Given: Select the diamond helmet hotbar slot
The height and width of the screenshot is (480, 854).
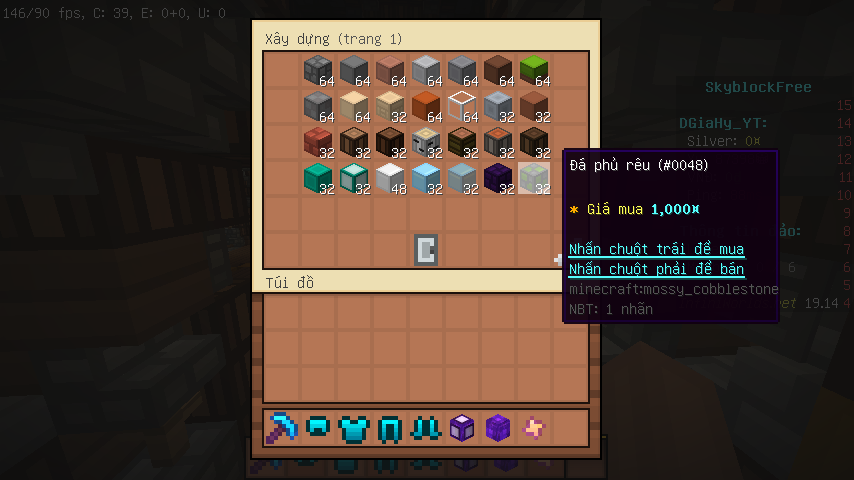Looking at the screenshot, I should pyautogui.click(x=318, y=428).
